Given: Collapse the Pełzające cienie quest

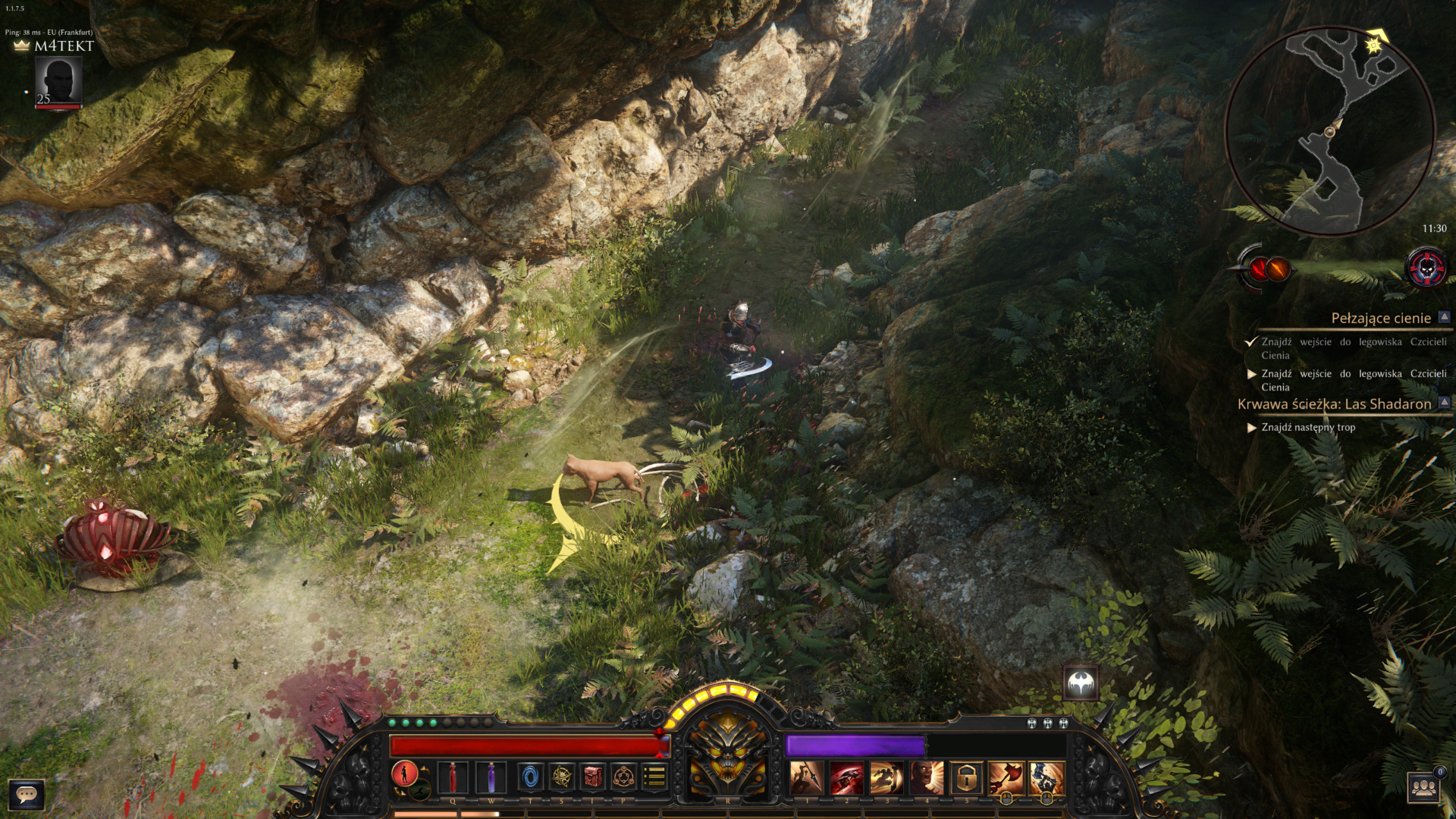Looking at the screenshot, I should [1444, 318].
